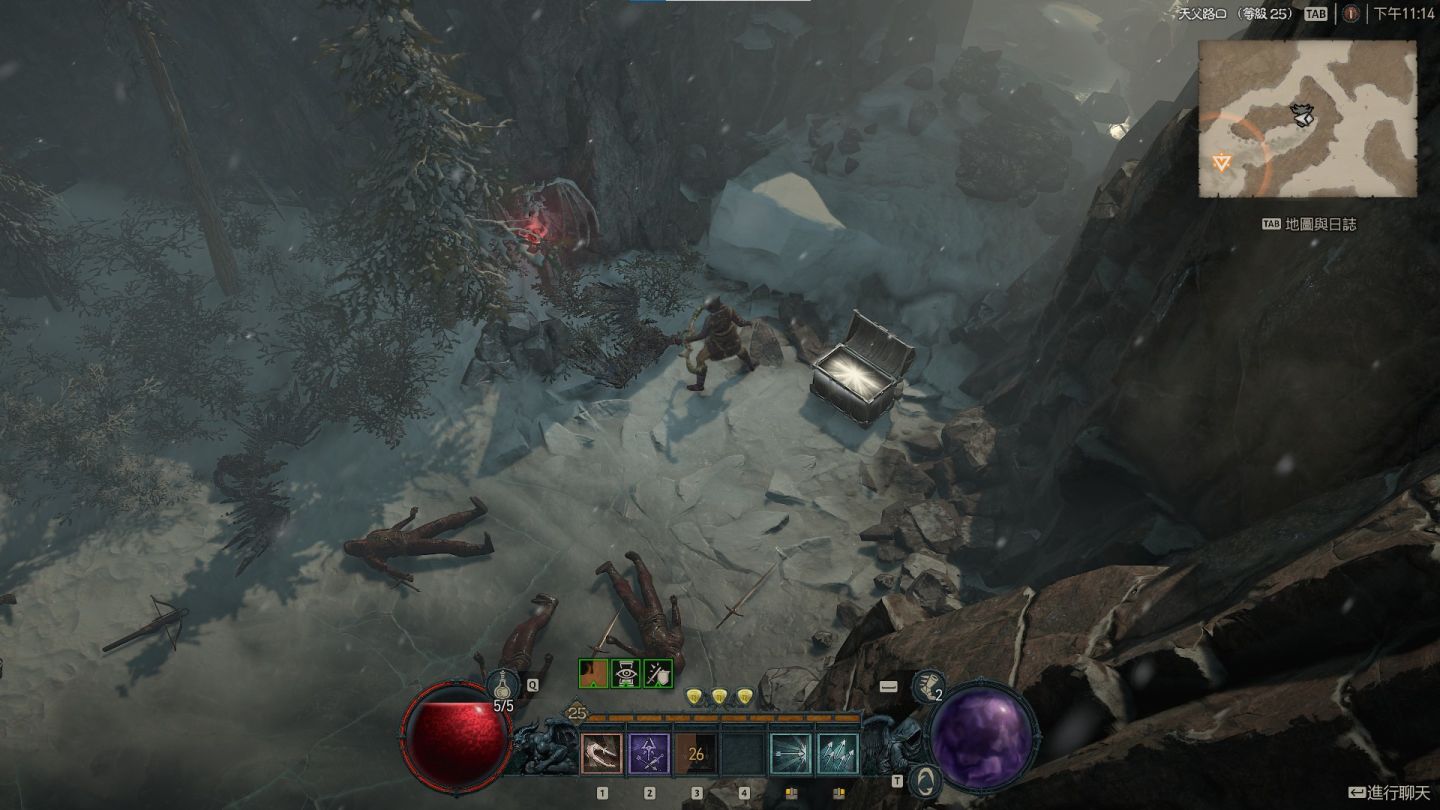Select the skill slot on cooldown showing 26
The height and width of the screenshot is (810, 1440).
[x=696, y=754]
